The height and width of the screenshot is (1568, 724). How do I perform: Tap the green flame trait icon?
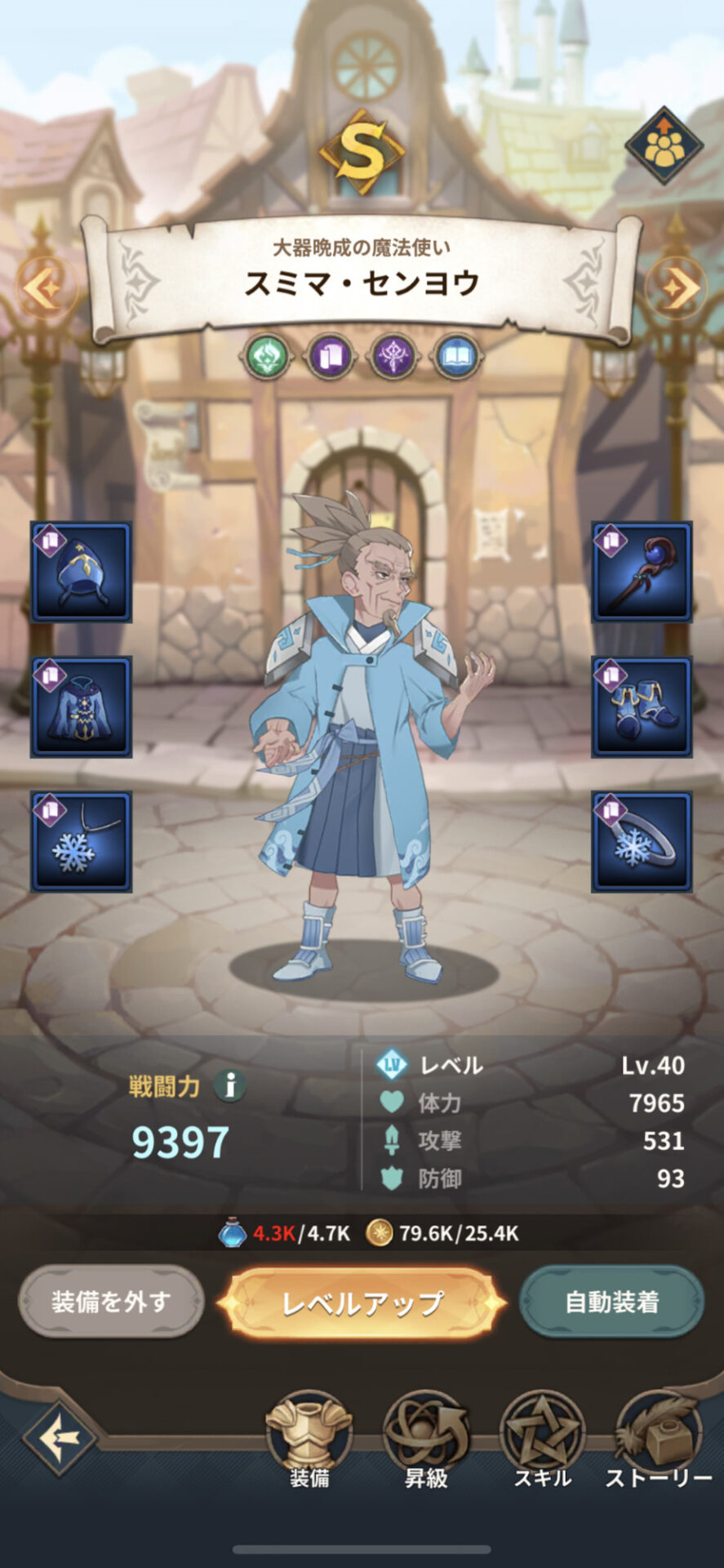[267, 357]
